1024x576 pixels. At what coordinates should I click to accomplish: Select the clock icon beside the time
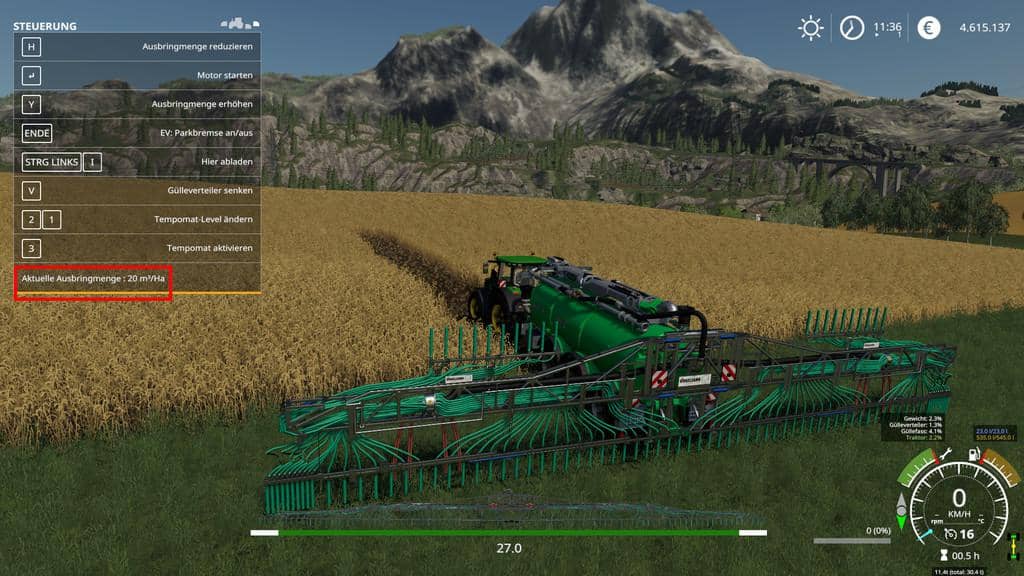point(851,28)
